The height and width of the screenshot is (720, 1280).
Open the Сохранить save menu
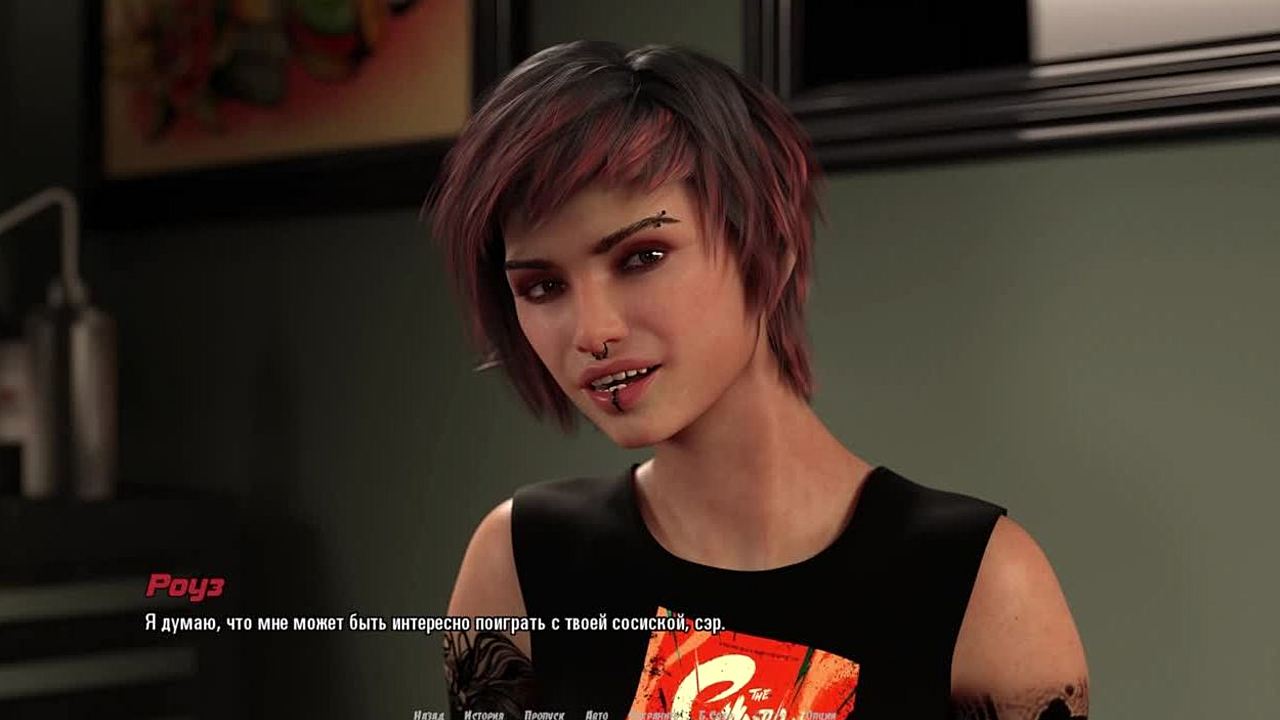click(655, 715)
